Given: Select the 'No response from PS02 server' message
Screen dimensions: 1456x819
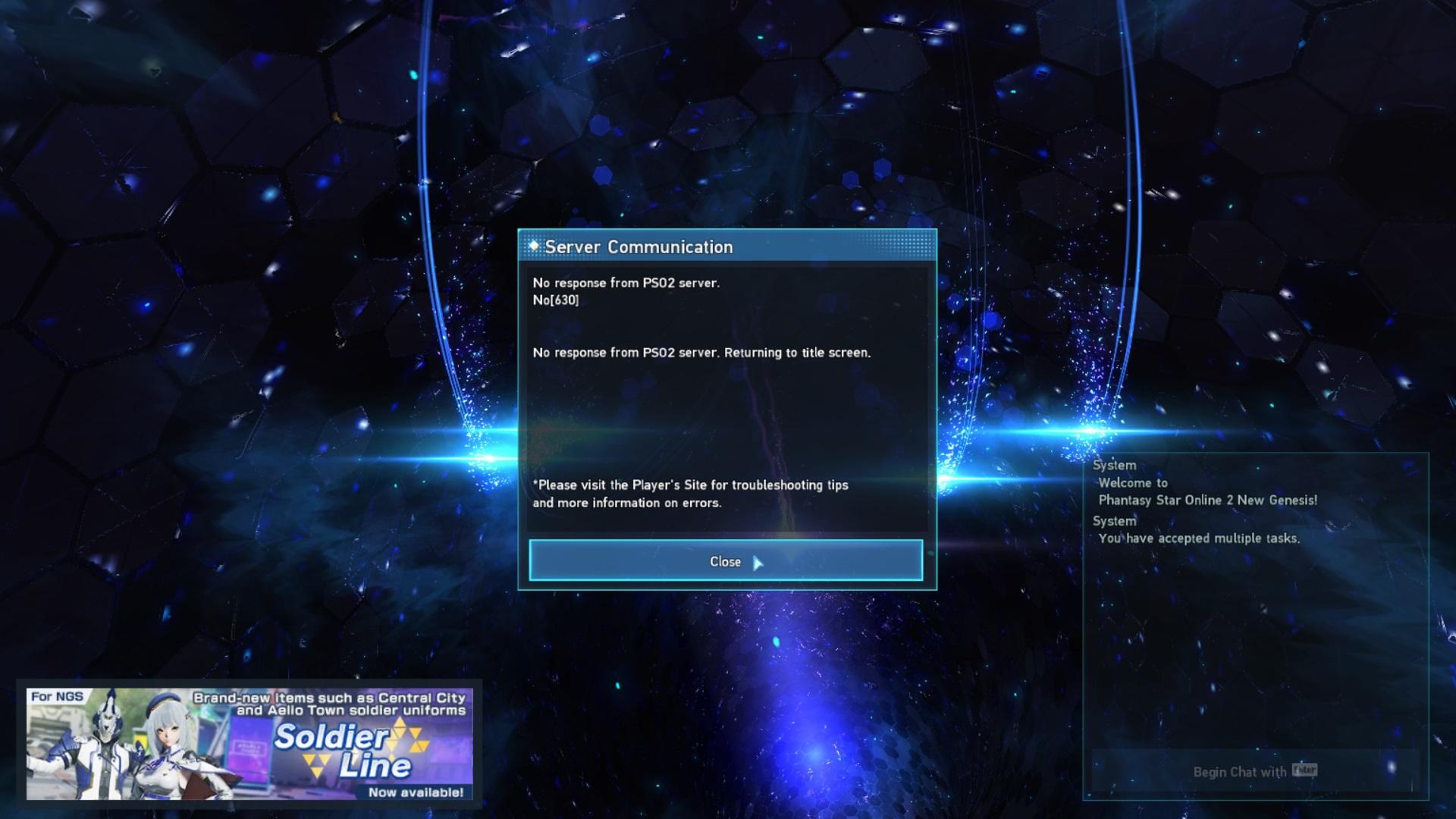Looking at the screenshot, I should click(x=627, y=282).
